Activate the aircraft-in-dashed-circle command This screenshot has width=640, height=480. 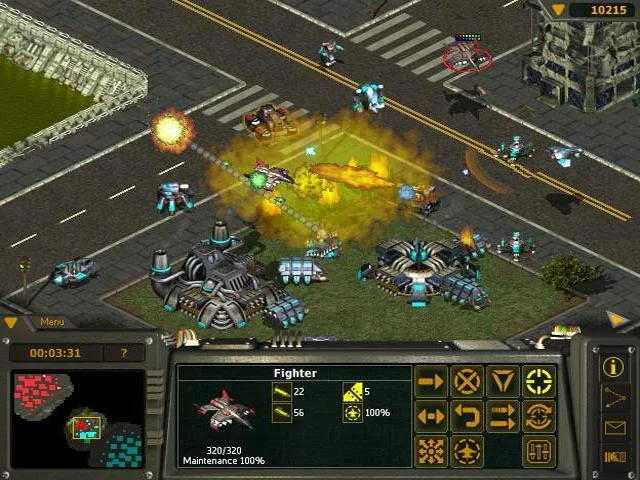[x=467, y=451]
